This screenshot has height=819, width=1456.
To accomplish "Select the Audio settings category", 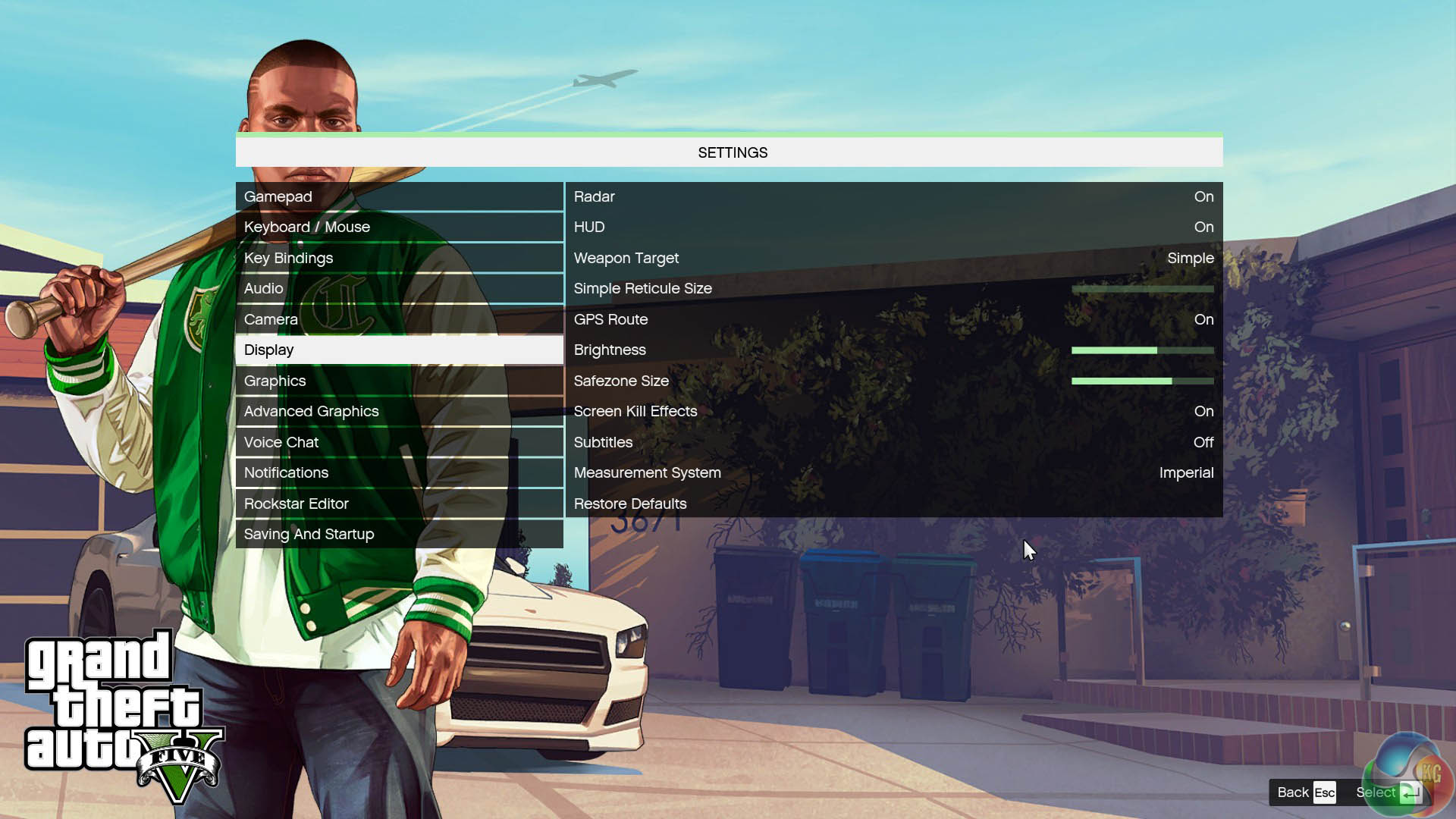I will click(399, 288).
